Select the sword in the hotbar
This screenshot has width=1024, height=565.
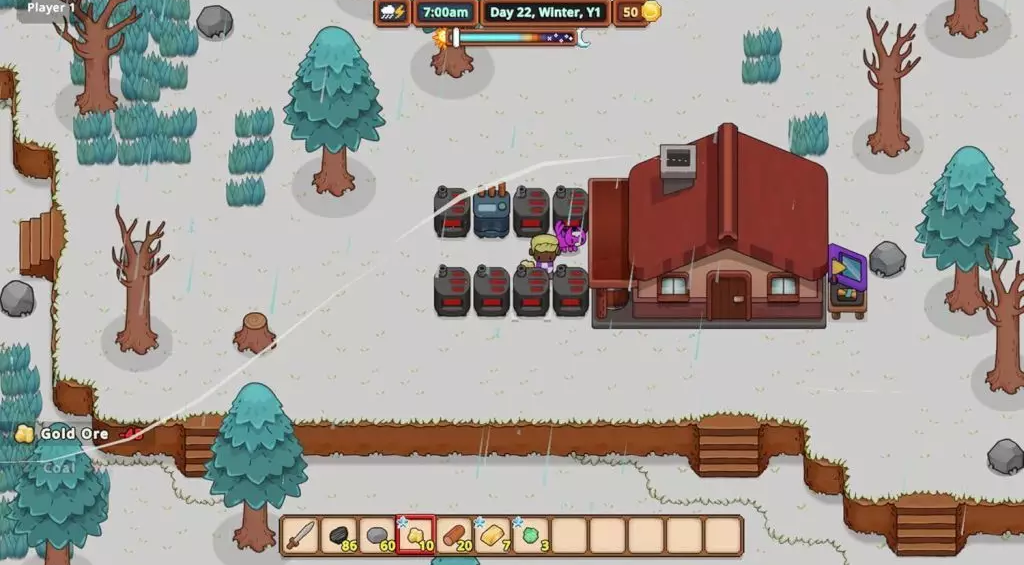[x=300, y=536]
